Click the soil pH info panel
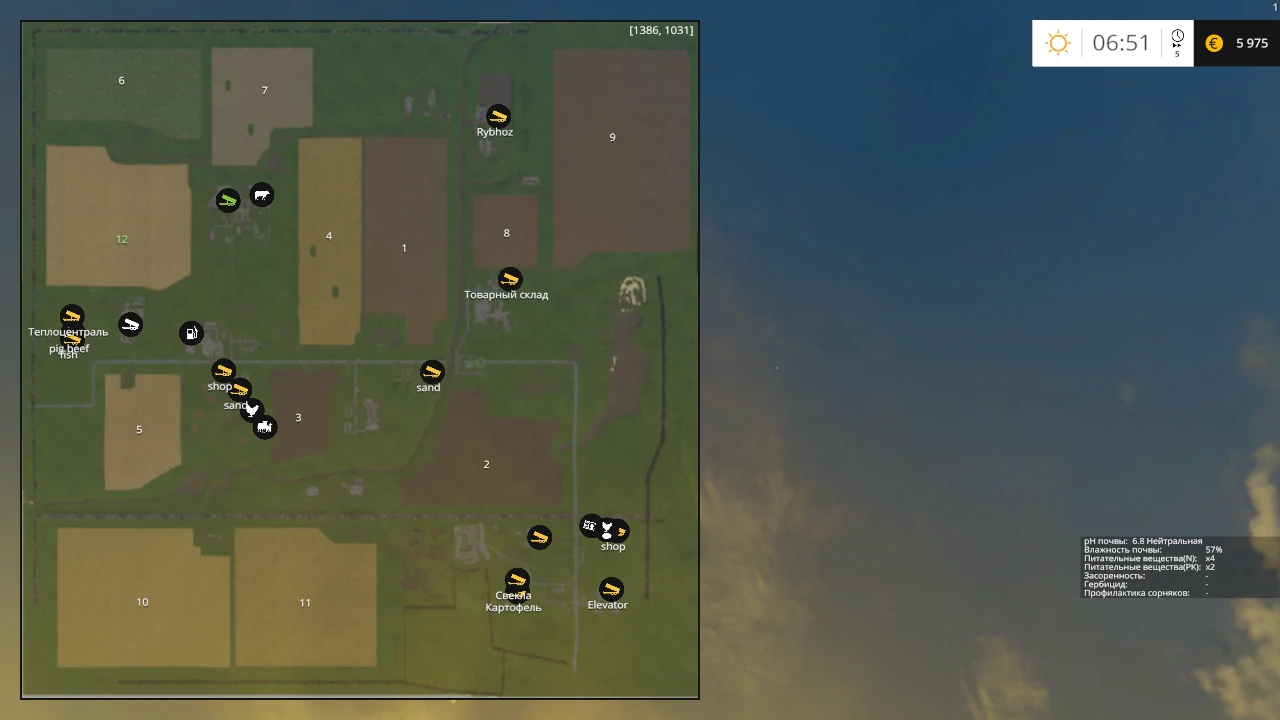The height and width of the screenshot is (720, 1280). [x=1150, y=565]
